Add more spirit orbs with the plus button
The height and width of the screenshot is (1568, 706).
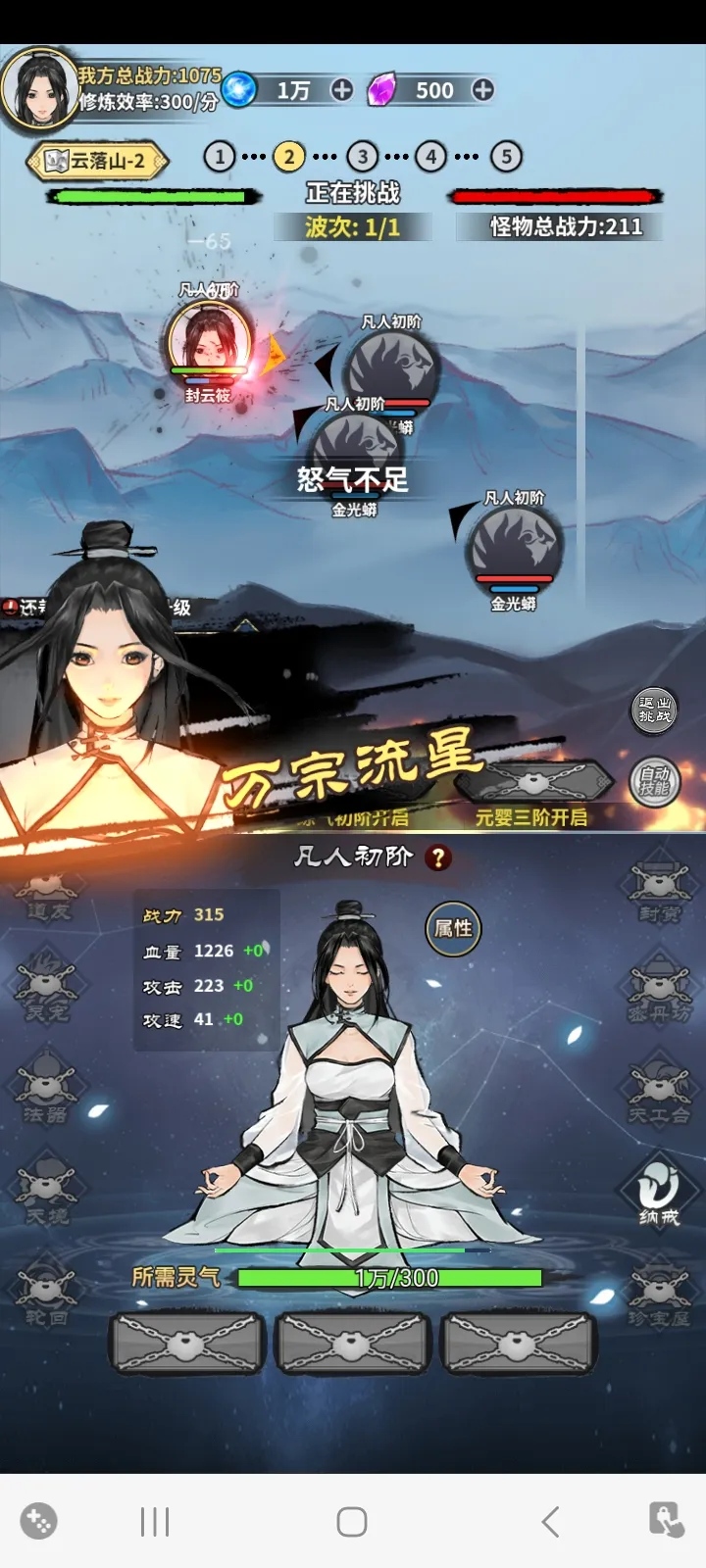pyautogui.click(x=341, y=90)
